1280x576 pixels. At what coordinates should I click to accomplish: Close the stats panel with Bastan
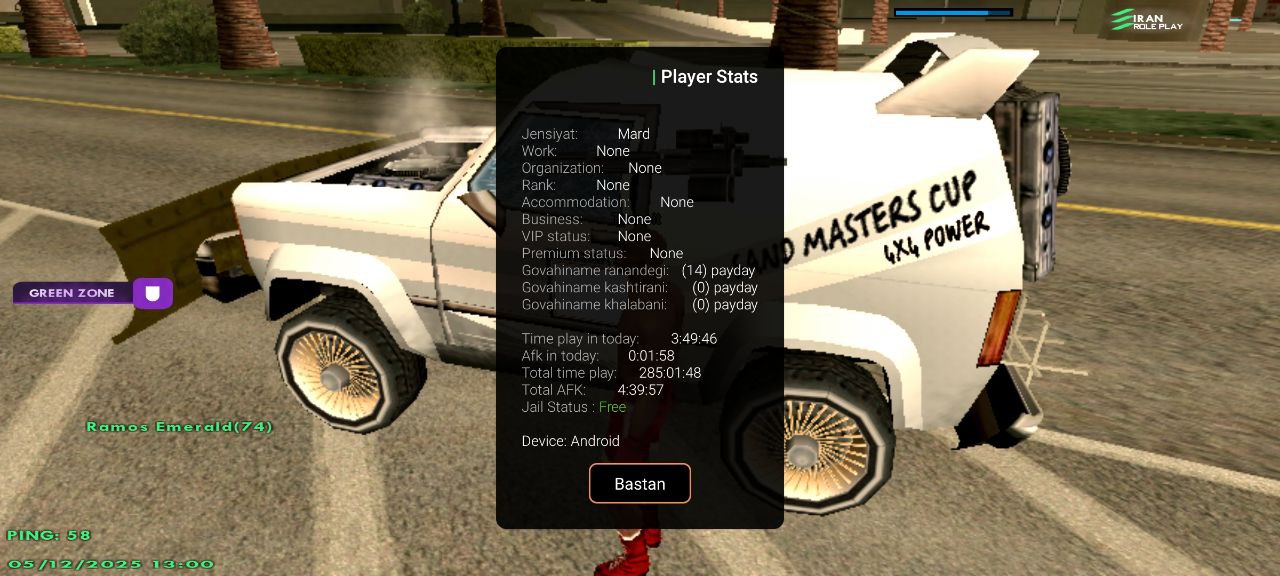click(640, 483)
